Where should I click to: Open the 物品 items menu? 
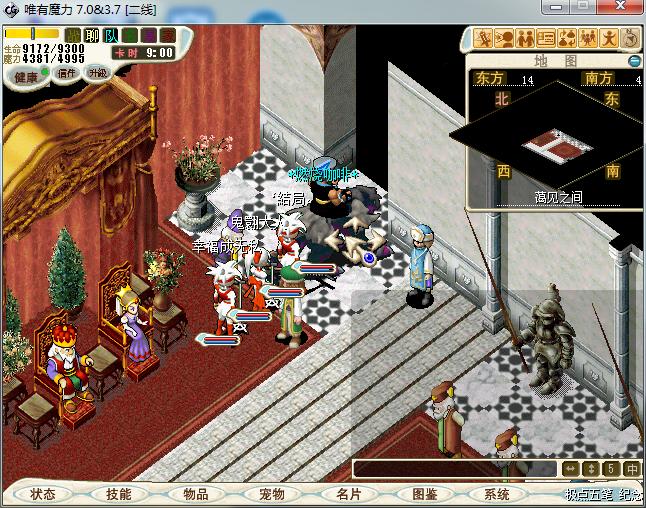click(x=195, y=494)
